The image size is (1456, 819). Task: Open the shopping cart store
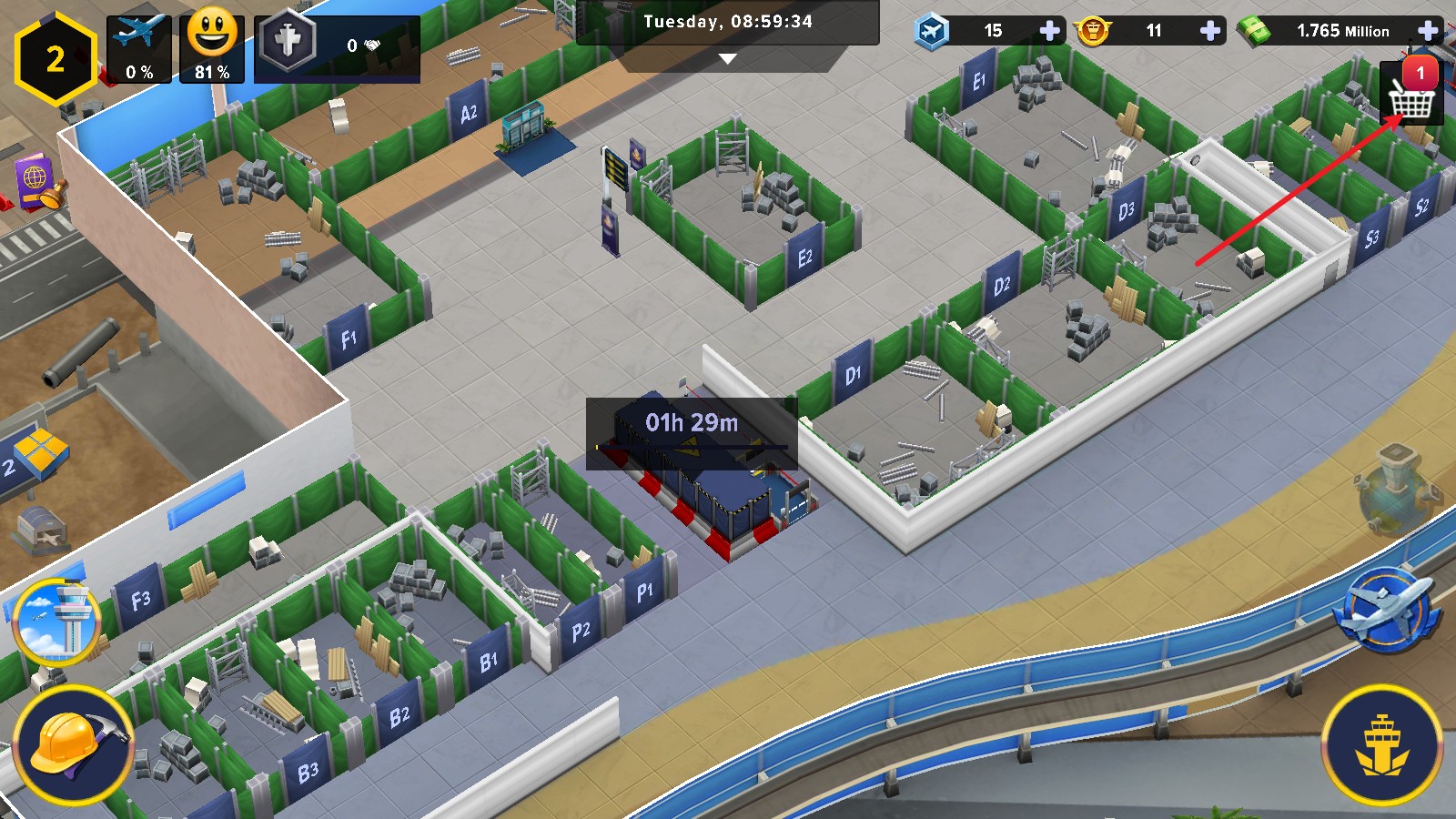[1411, 95]
